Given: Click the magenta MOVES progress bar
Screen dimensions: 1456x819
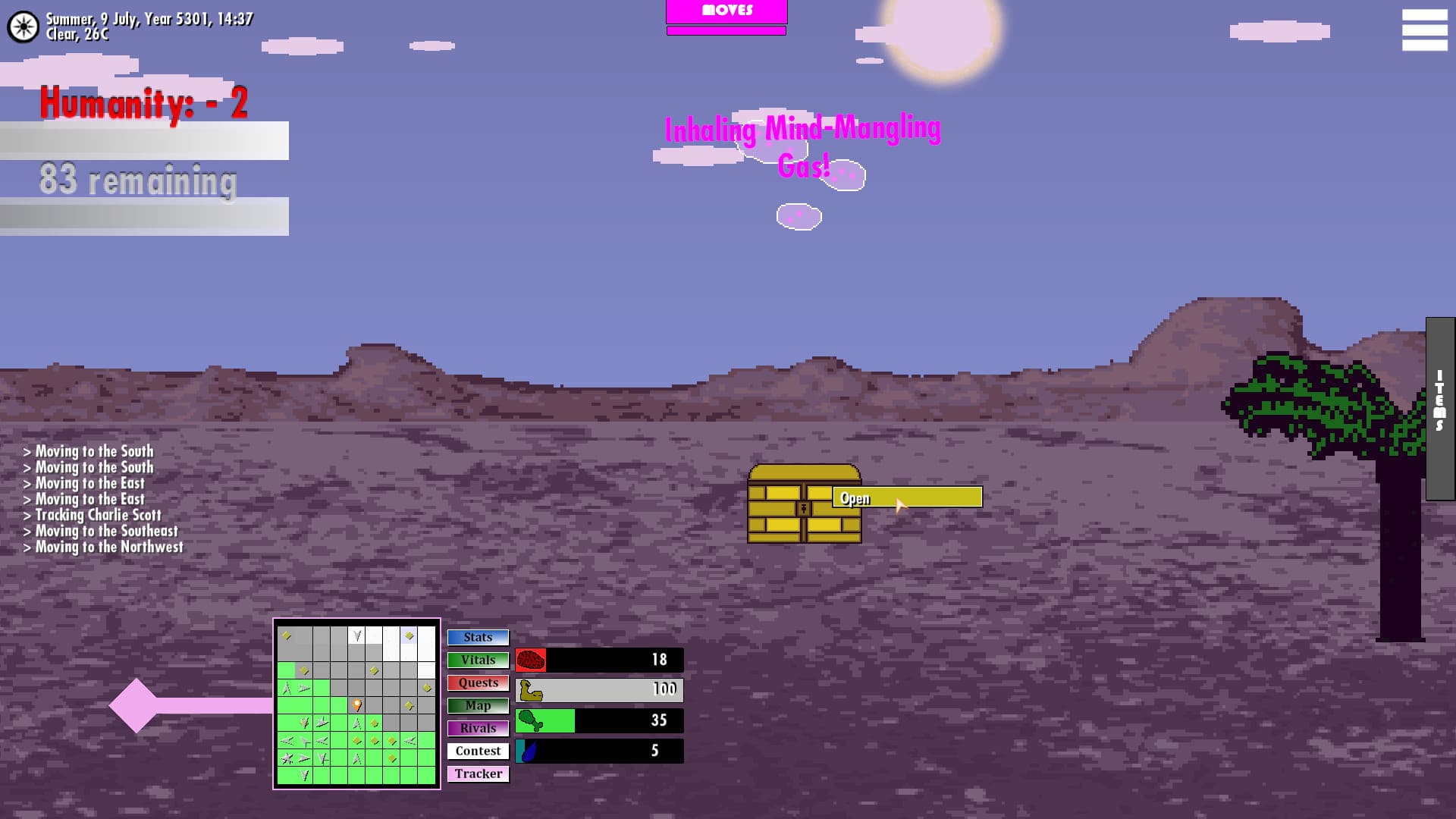Looking at the screenshot, I should tap(726, 30).
